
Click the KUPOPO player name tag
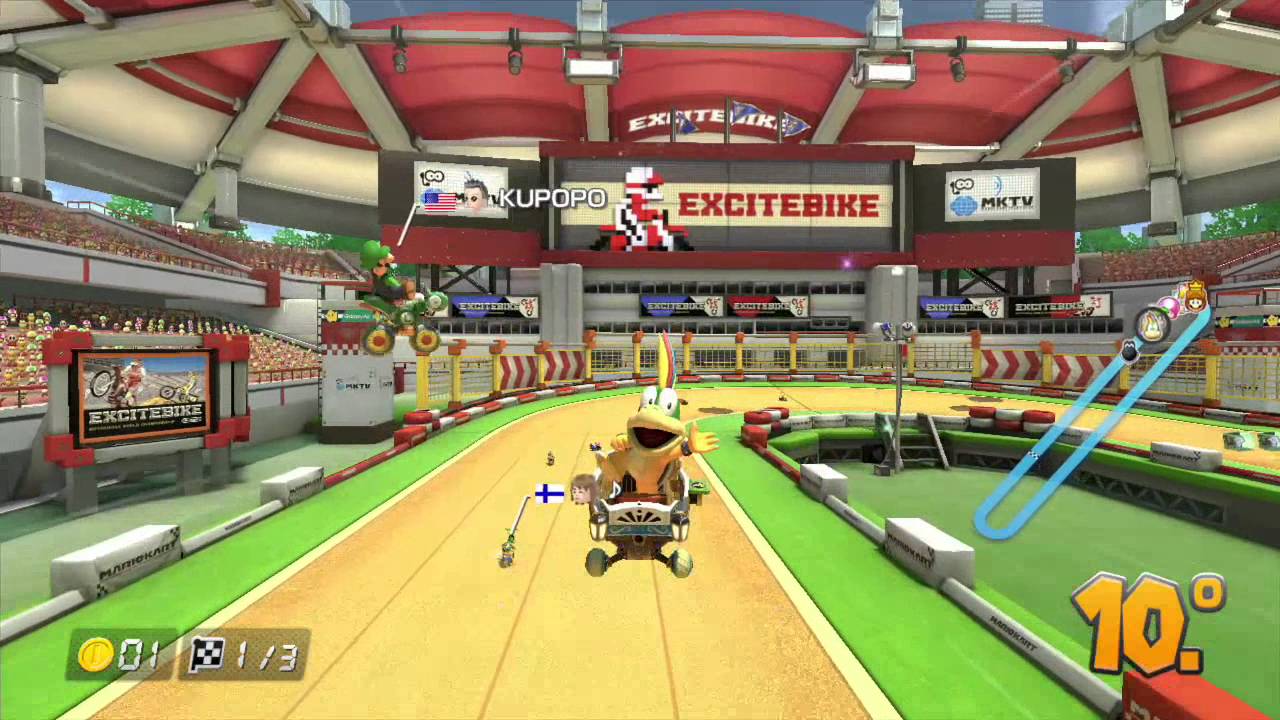[x=551, y=198]
